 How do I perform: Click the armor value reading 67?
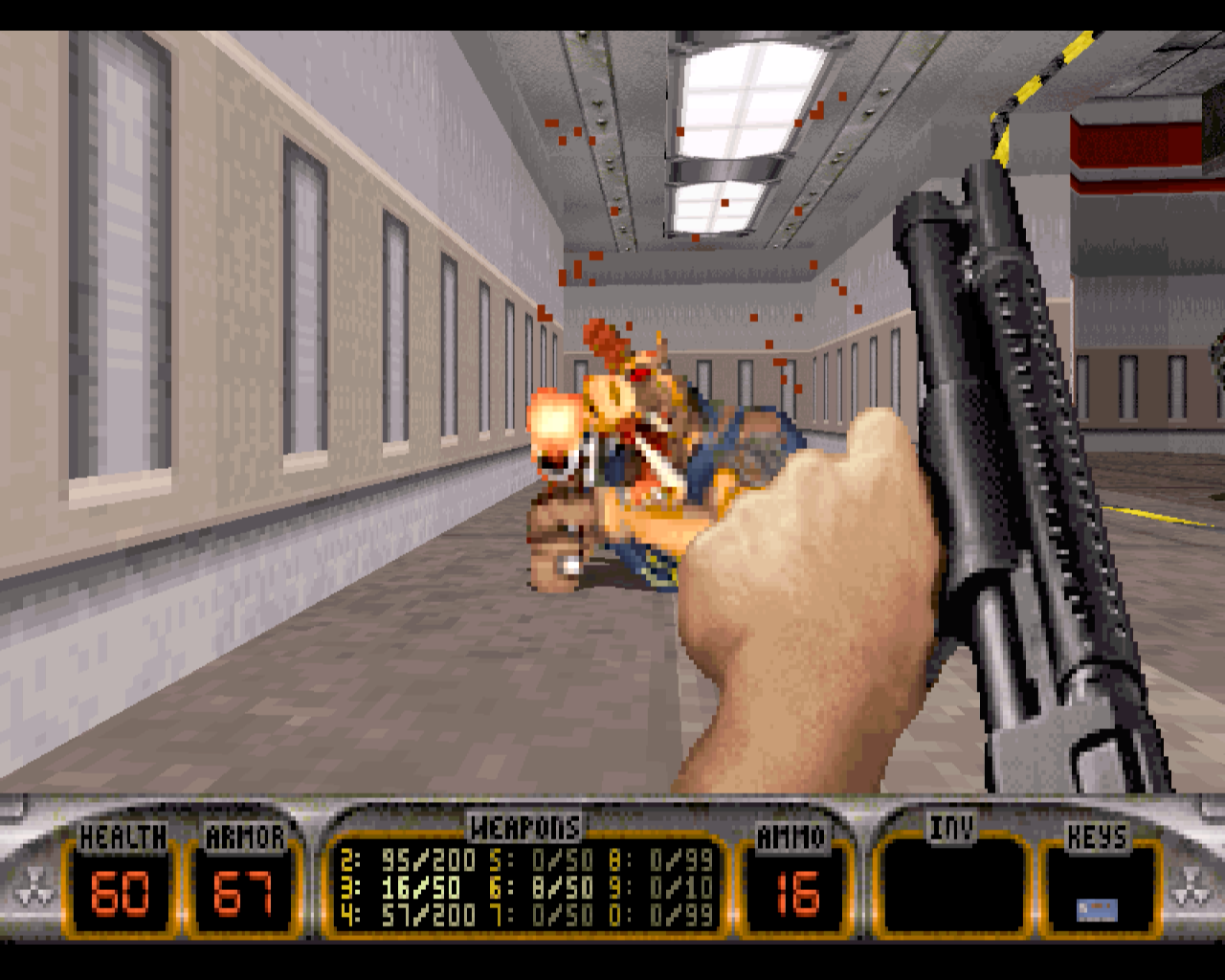242,892
